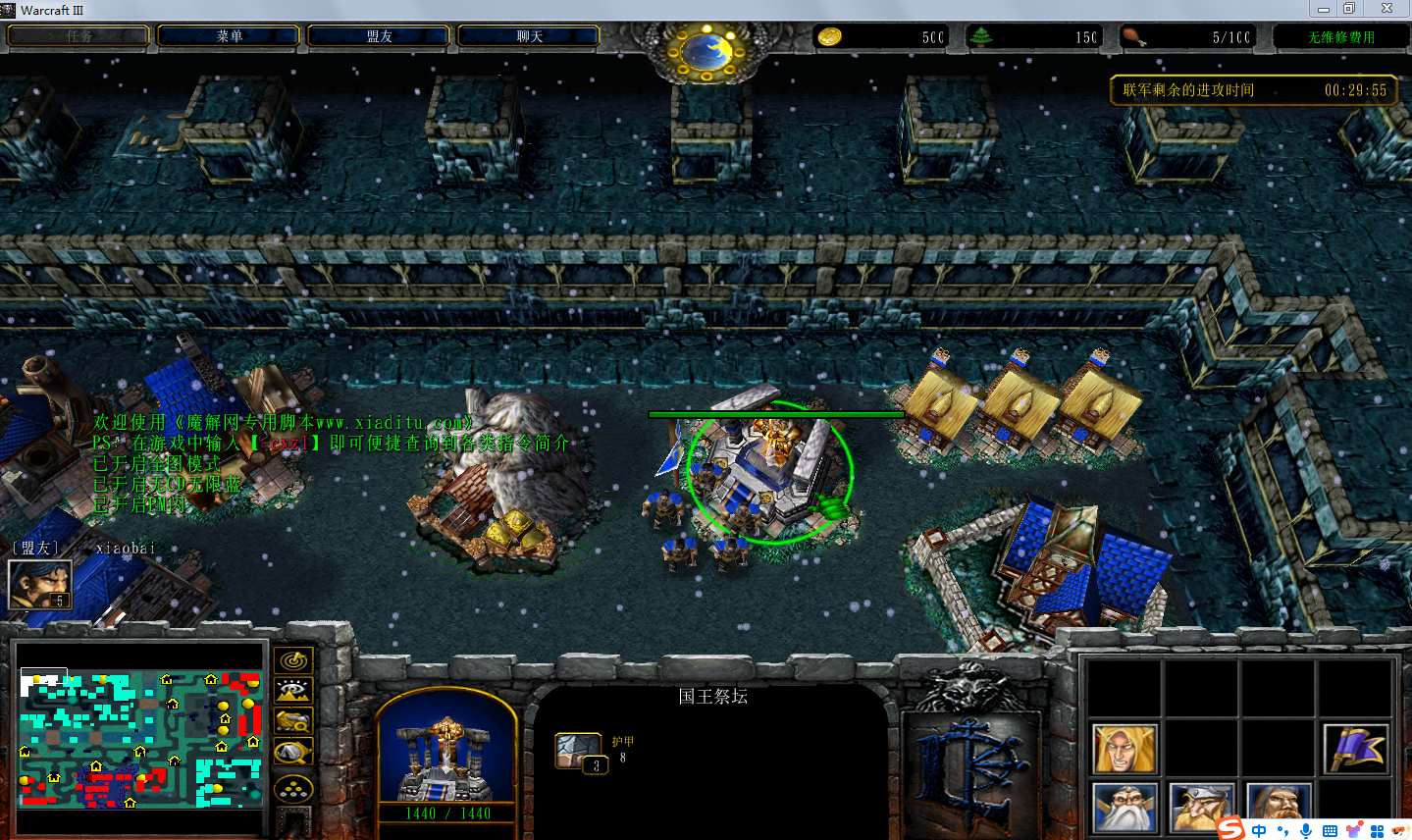Click the minimap signal ping button
1412x840 pixels.
293,660
